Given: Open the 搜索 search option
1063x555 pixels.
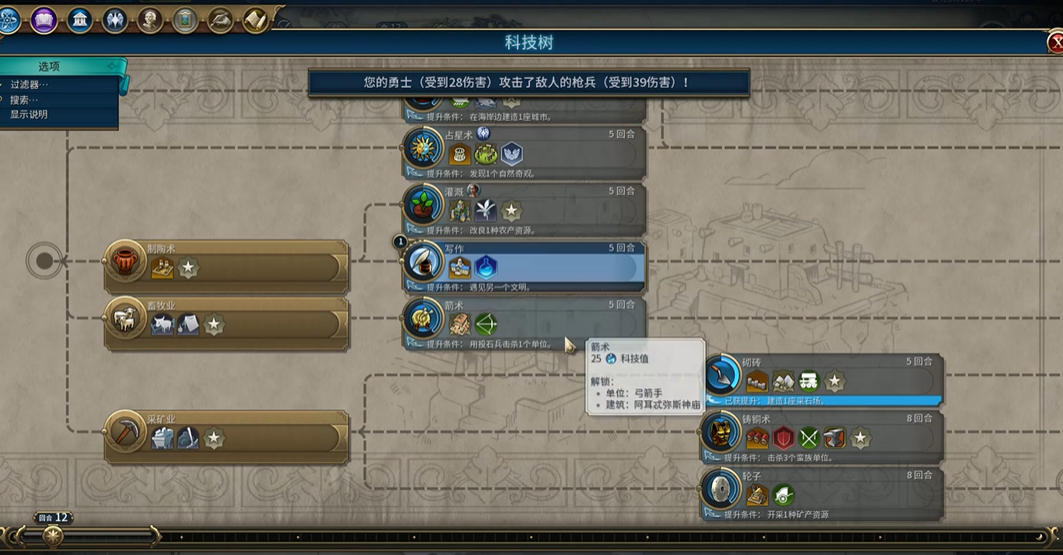Looking at the screenshot, I should 24,100.
